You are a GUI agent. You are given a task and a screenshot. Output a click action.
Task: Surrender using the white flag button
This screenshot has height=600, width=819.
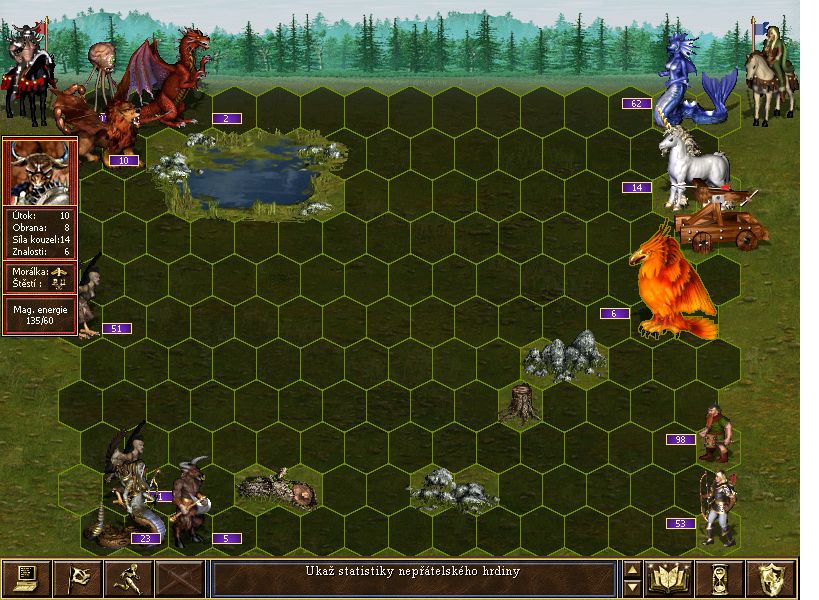click(77, 579)
